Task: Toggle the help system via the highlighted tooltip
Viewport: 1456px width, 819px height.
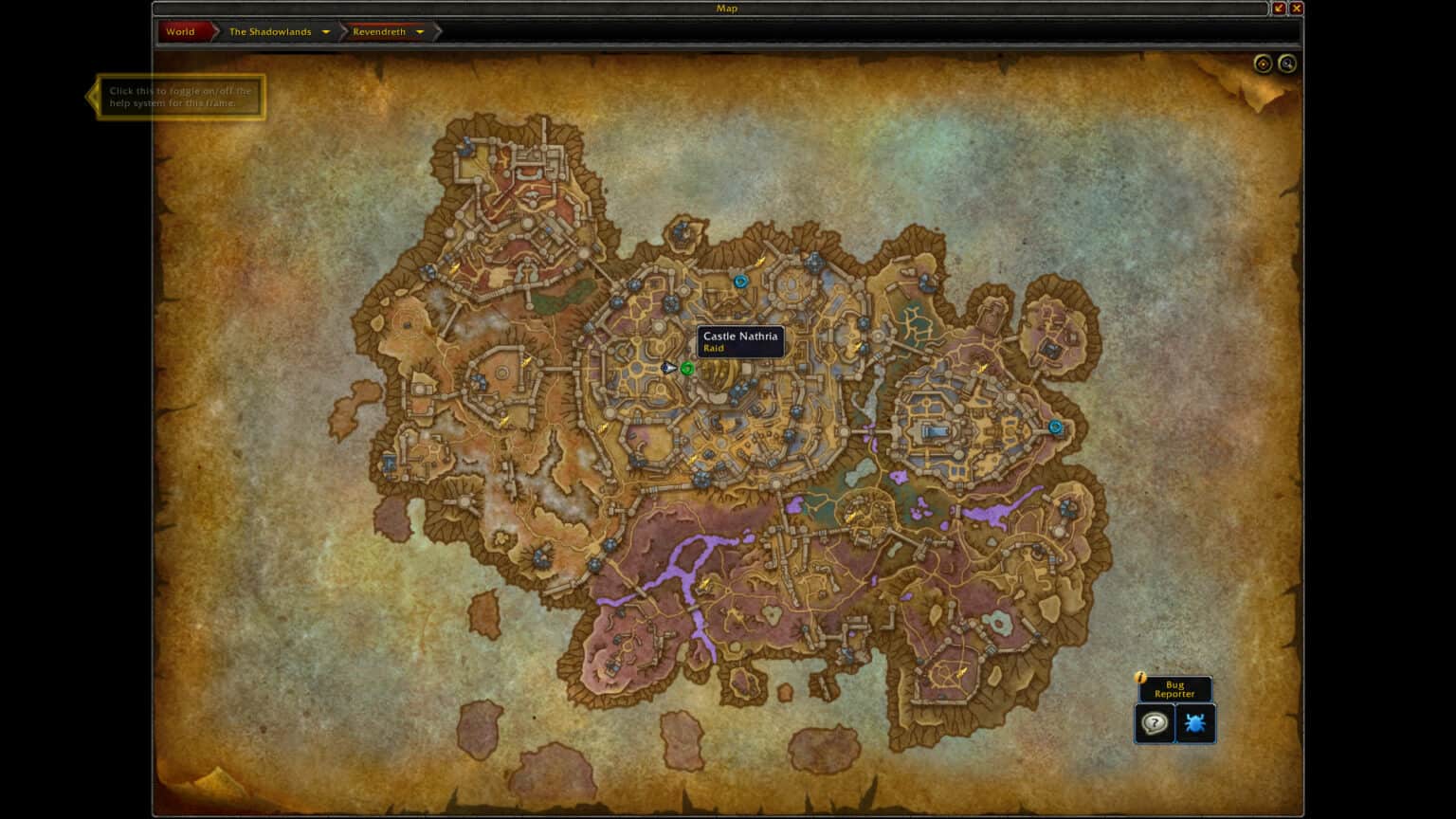Action: click(x=179, y=95)
